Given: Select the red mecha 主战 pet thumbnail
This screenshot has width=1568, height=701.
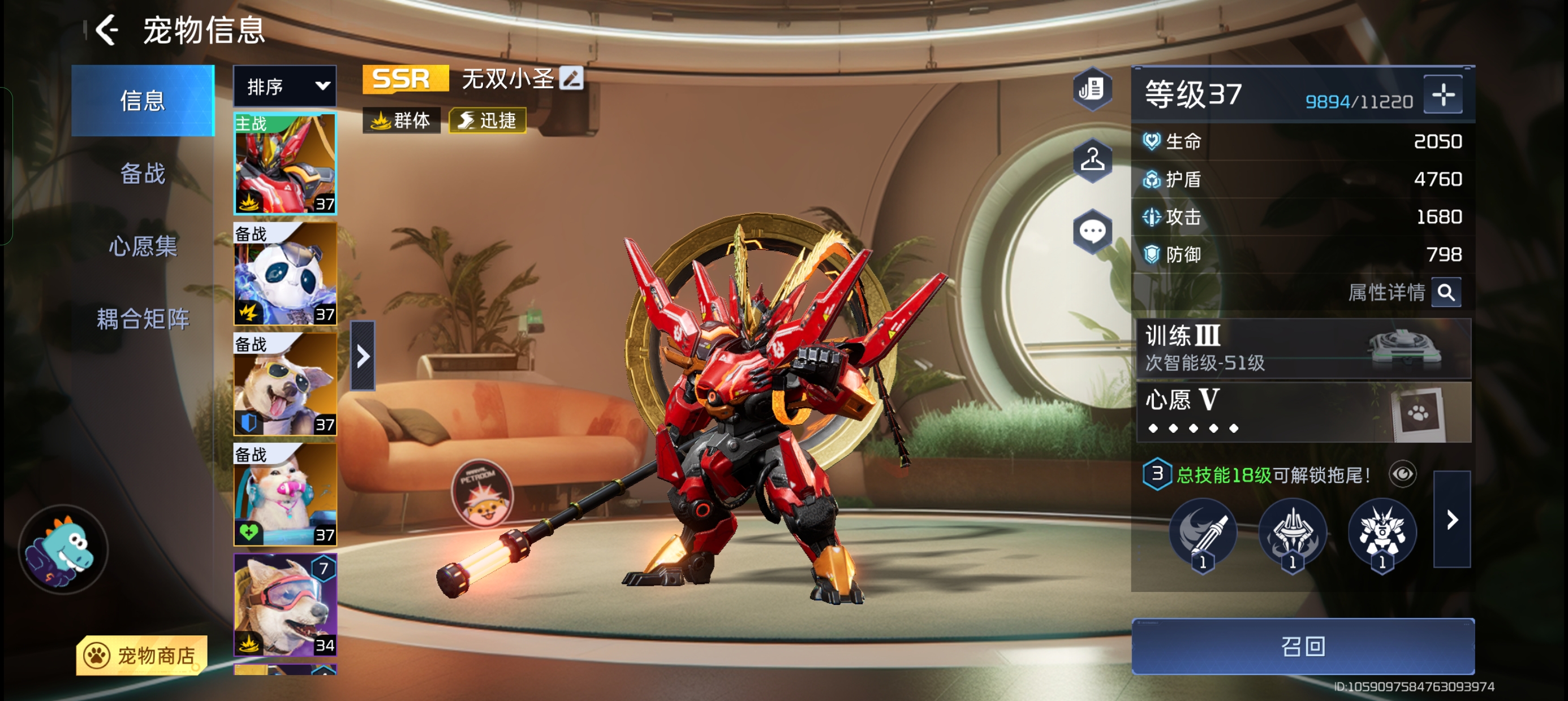Looking at the screenshot, I should click(285, 164).
